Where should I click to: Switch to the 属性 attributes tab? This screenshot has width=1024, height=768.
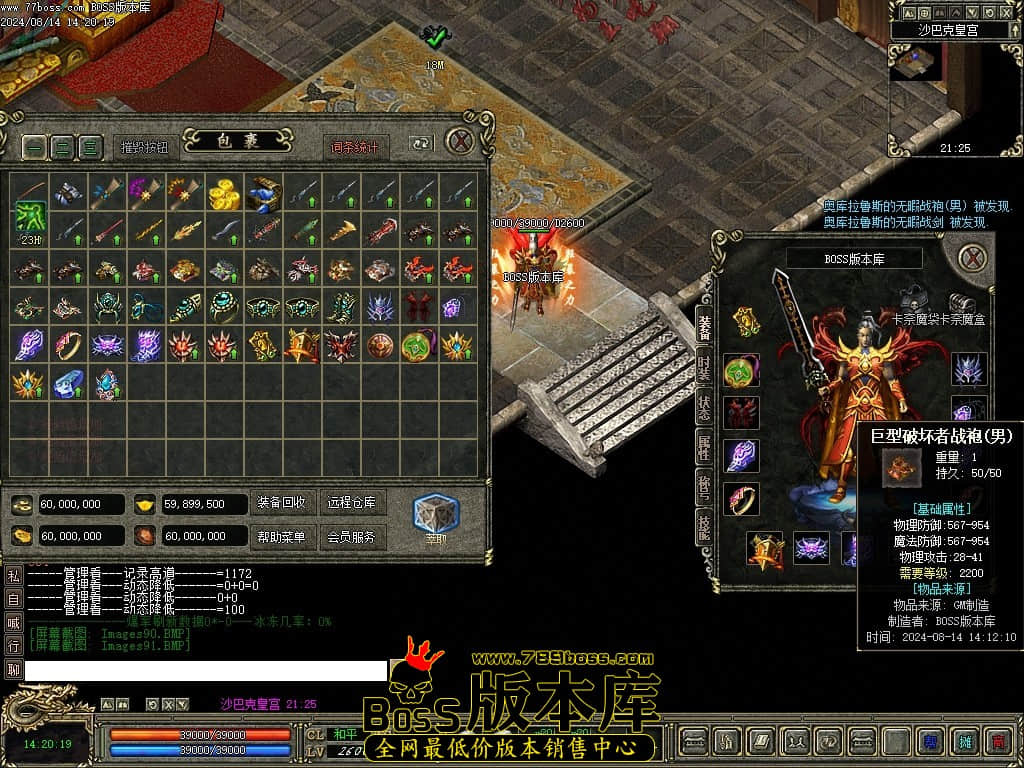(704, 448)
